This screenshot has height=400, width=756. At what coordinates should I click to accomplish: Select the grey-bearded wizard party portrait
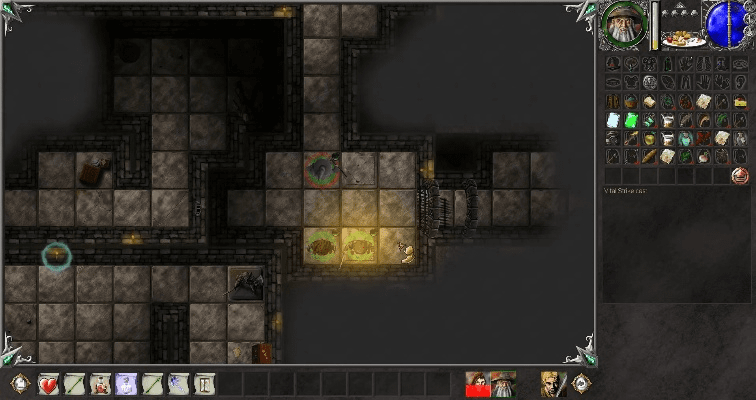[503, 383]
